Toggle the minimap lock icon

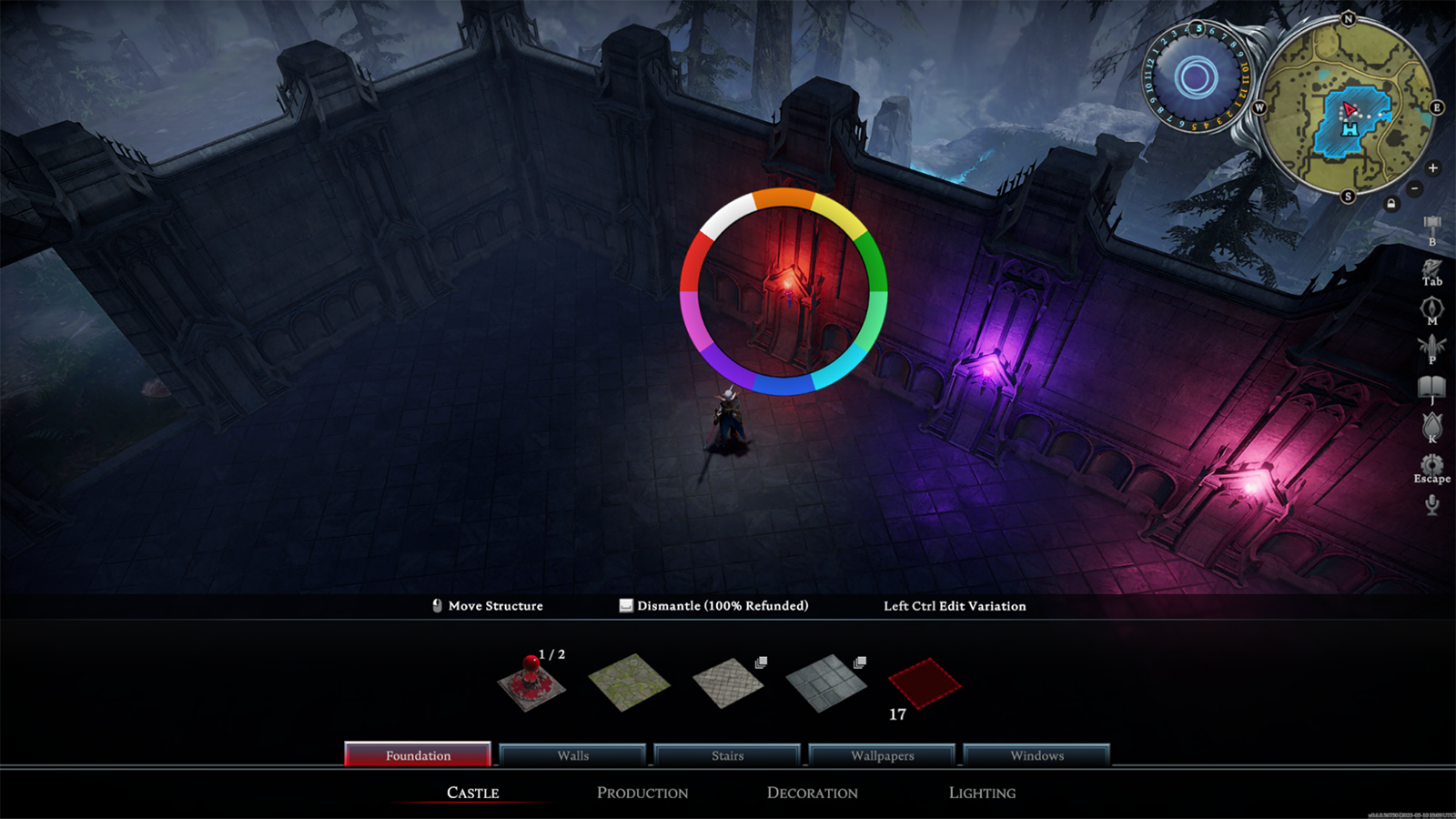[x=1390, y=204]
